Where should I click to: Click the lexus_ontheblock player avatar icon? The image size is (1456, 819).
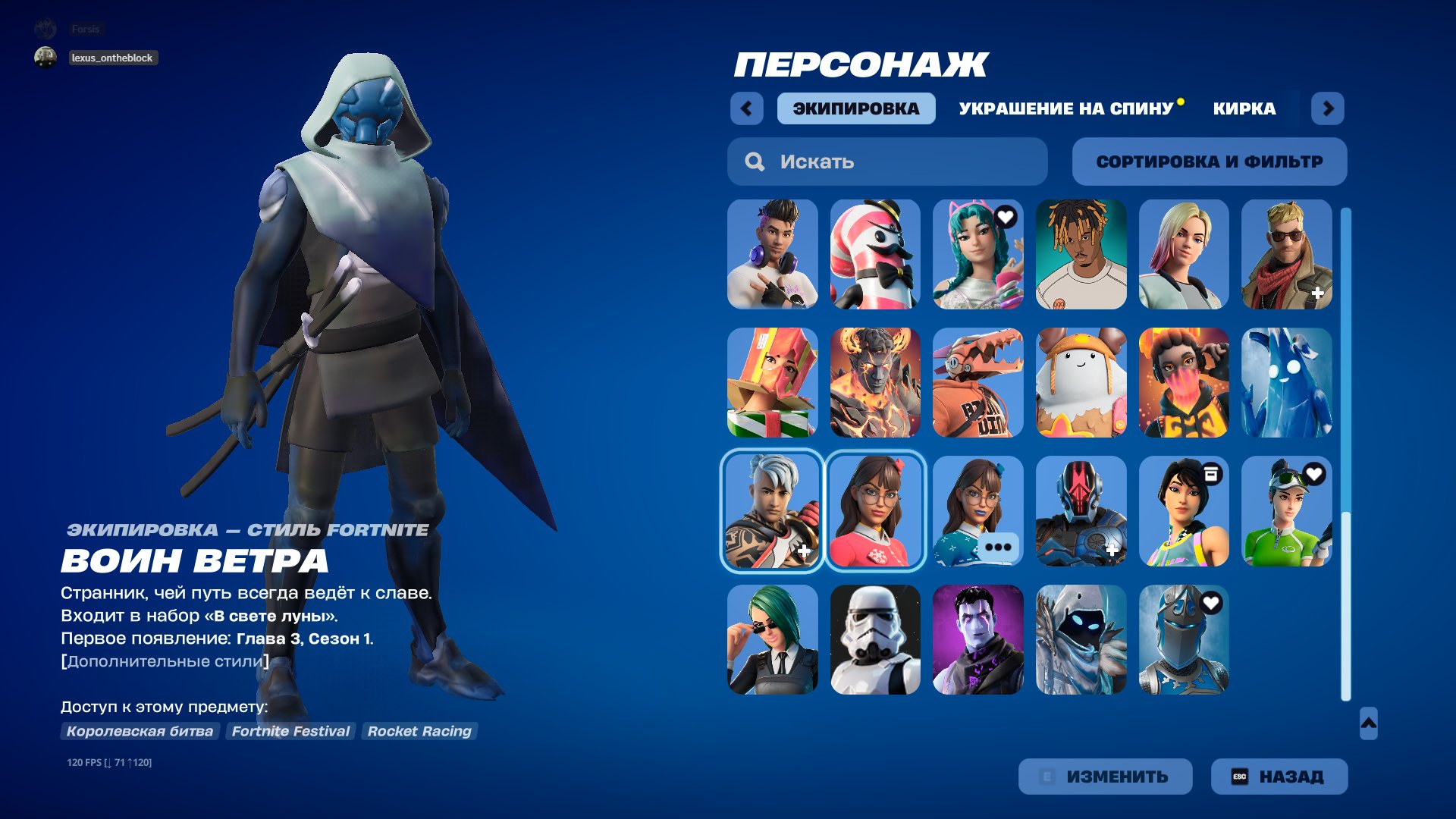45,58
